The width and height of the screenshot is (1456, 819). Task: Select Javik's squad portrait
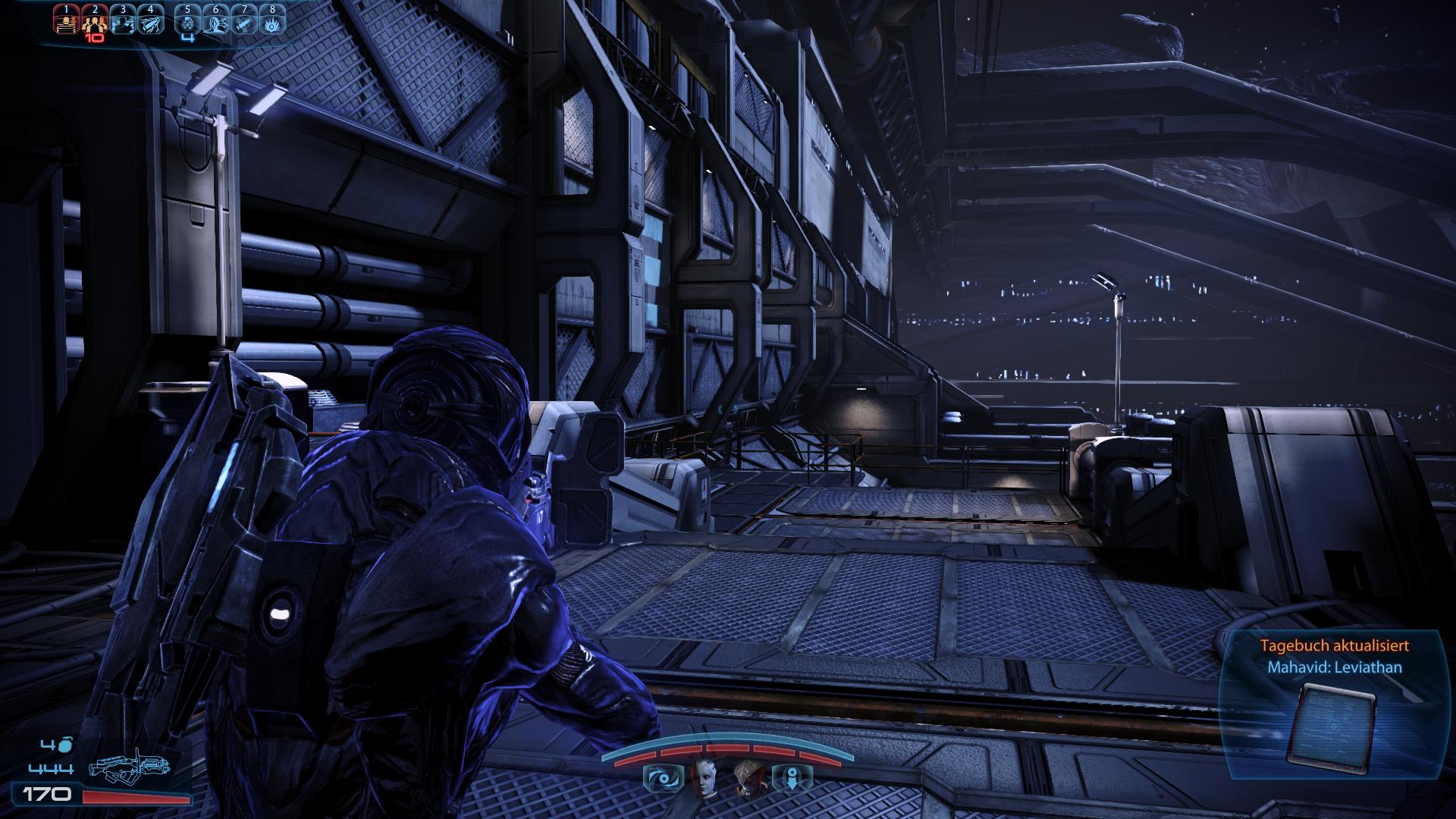[x=748, y=777]
